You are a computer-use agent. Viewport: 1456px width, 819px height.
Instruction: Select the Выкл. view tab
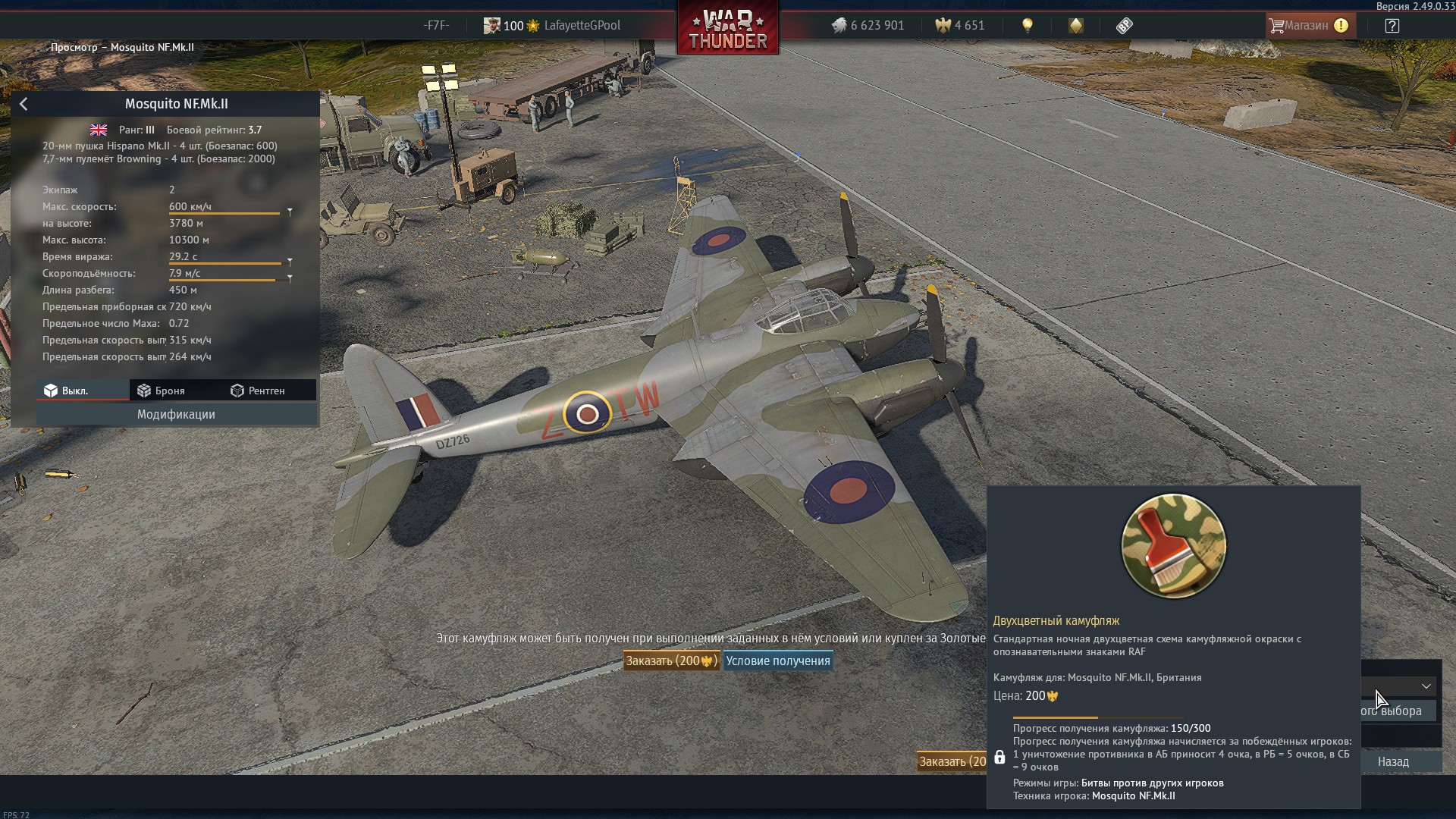click(67, 391)
